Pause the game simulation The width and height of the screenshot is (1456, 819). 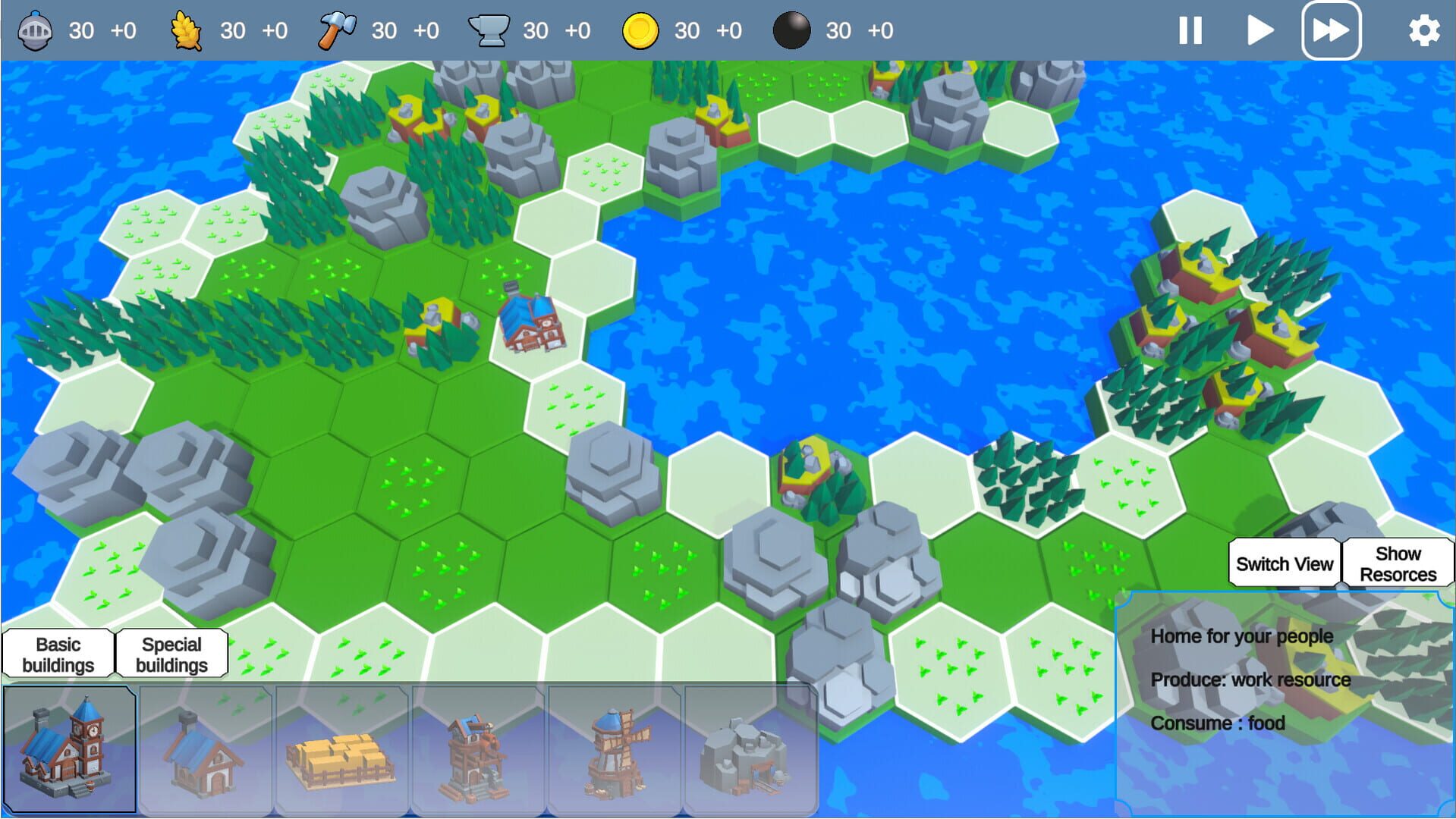(x=1189, y=31)
